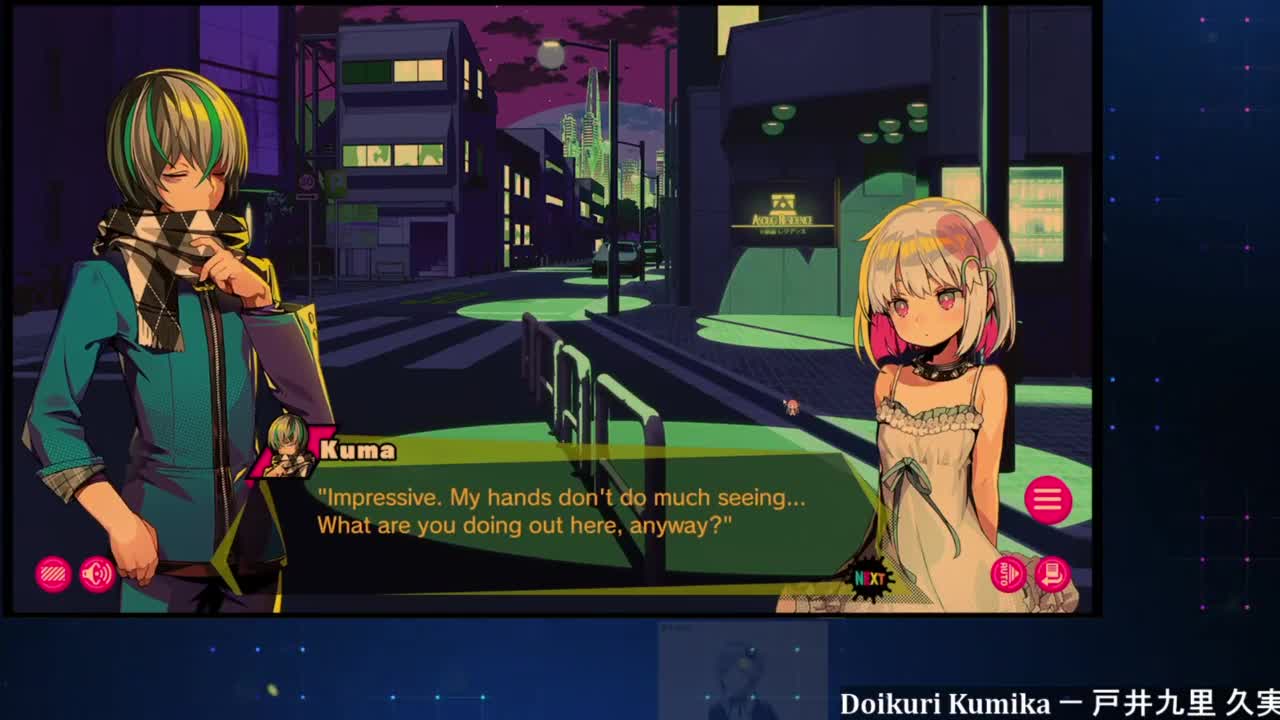The width and height of the screenshot is (1280, 720).
Task: Toggle AUTO dialogue mode
Action: pos(1008,574)
